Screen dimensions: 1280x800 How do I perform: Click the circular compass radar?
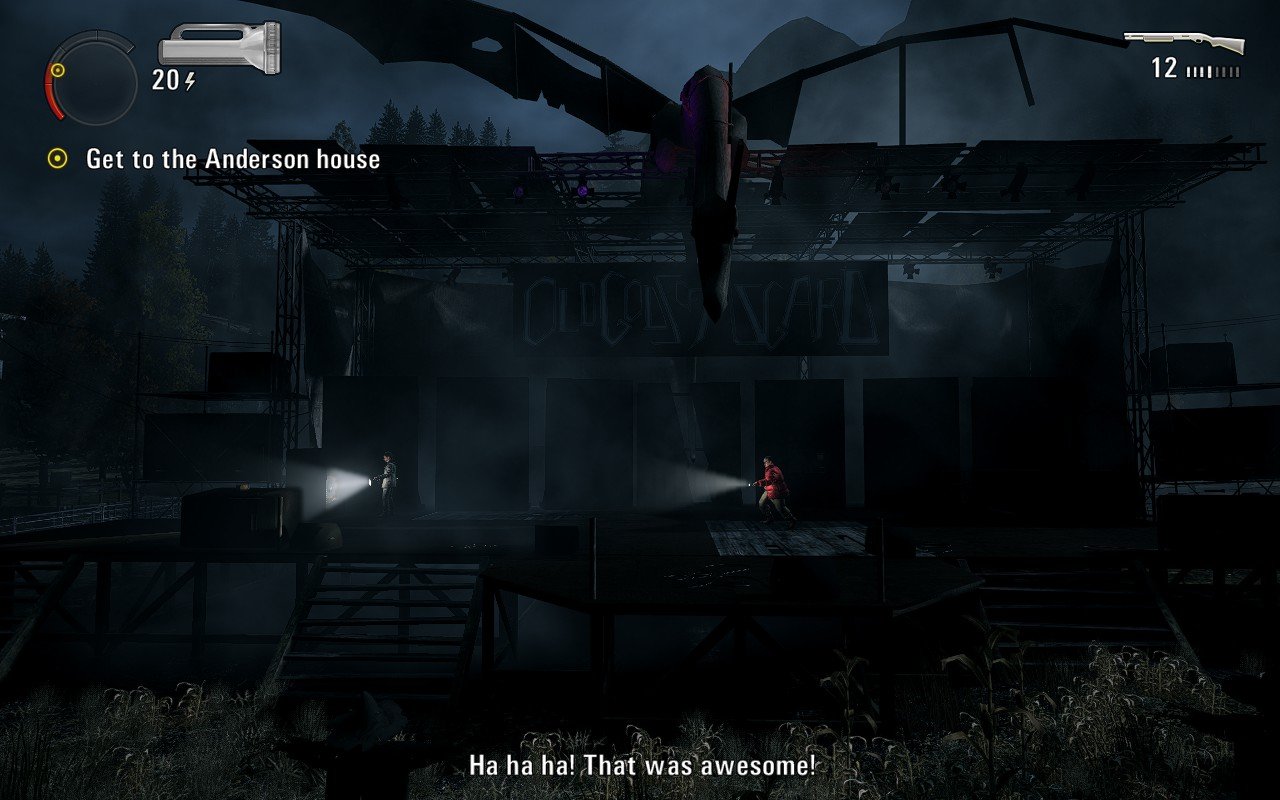point(92,78)
